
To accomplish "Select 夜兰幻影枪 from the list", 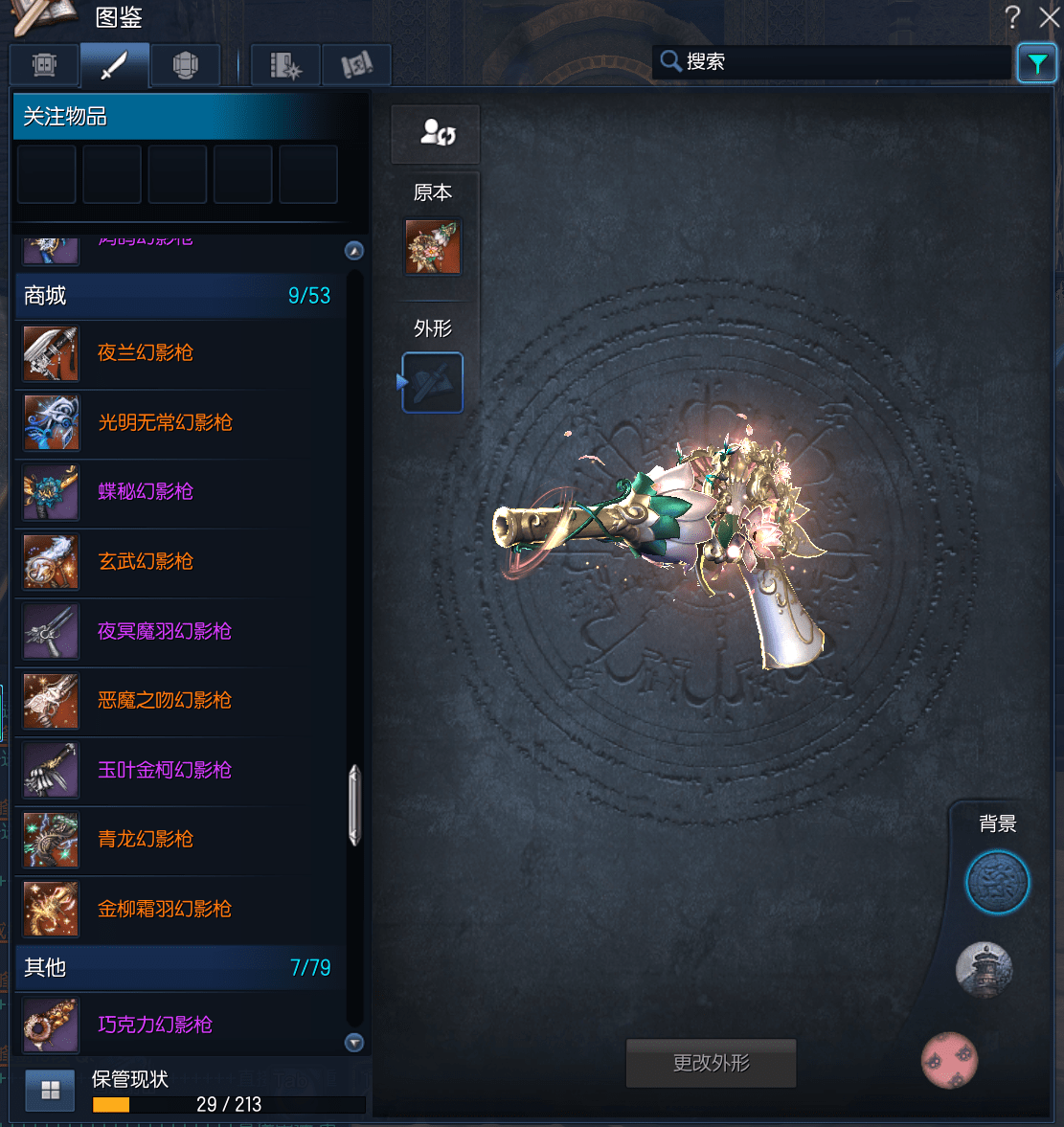I will (x=146, y=353).
